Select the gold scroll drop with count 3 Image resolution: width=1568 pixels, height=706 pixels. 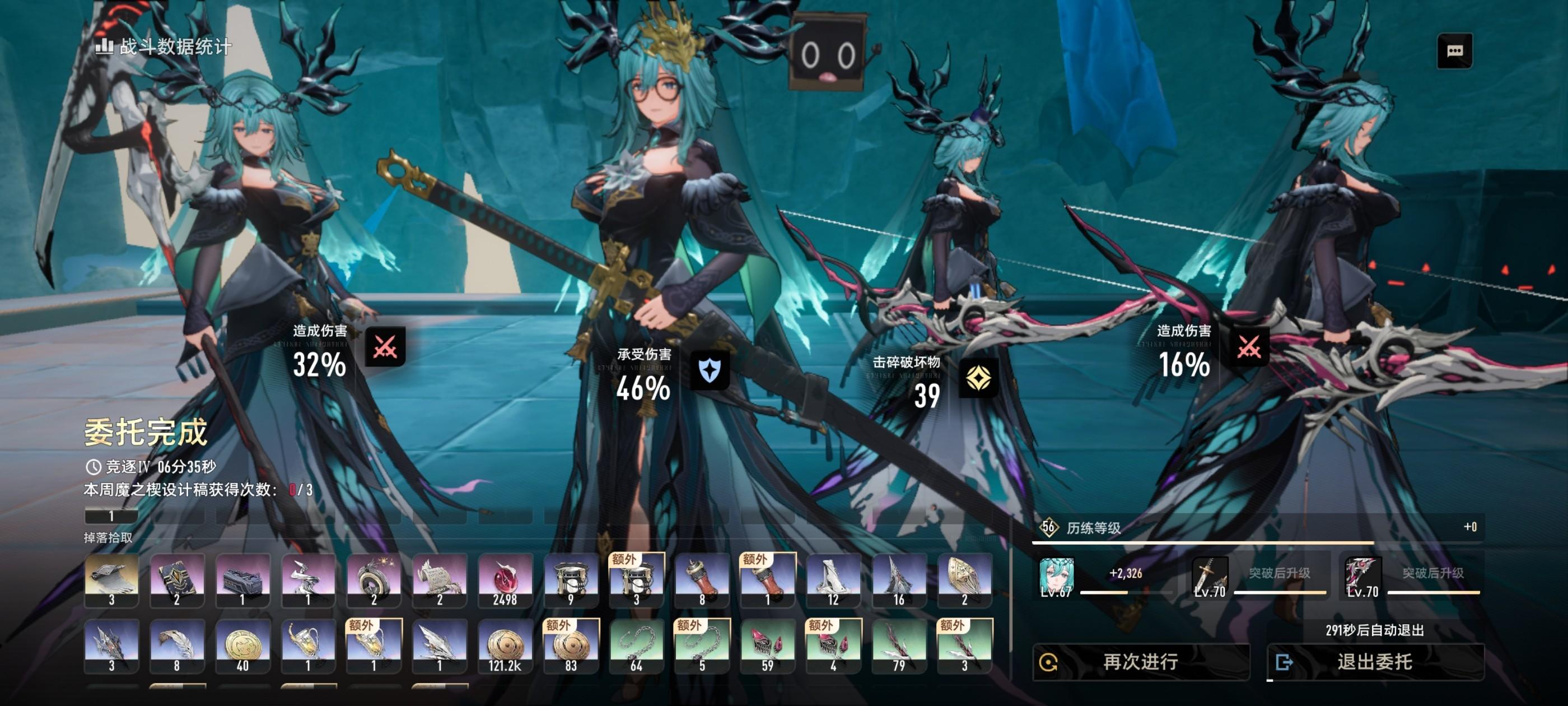111,580
